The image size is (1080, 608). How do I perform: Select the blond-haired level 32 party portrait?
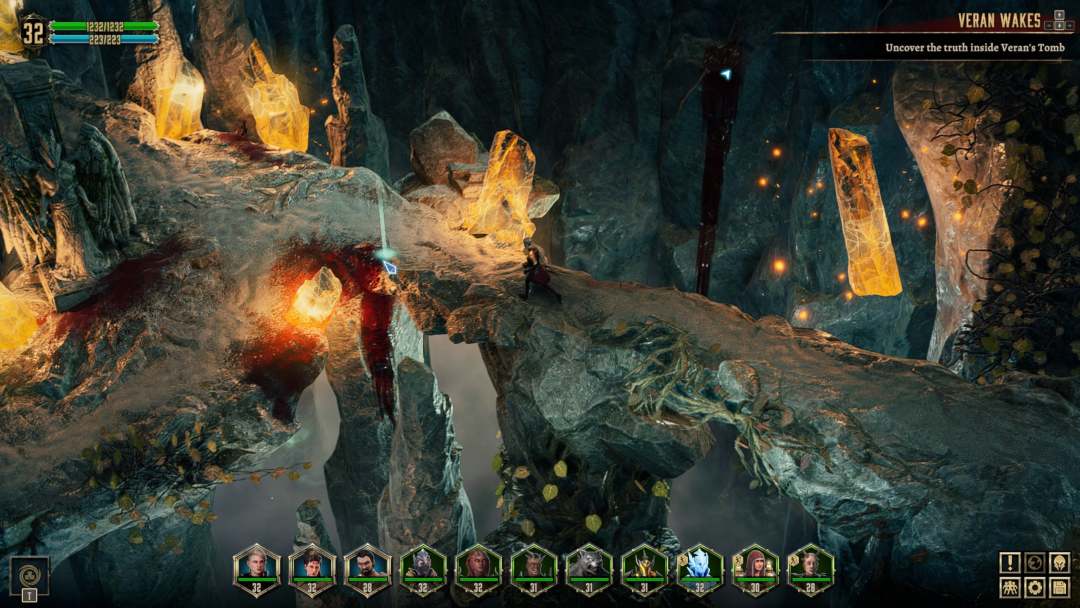click(257, 567)
